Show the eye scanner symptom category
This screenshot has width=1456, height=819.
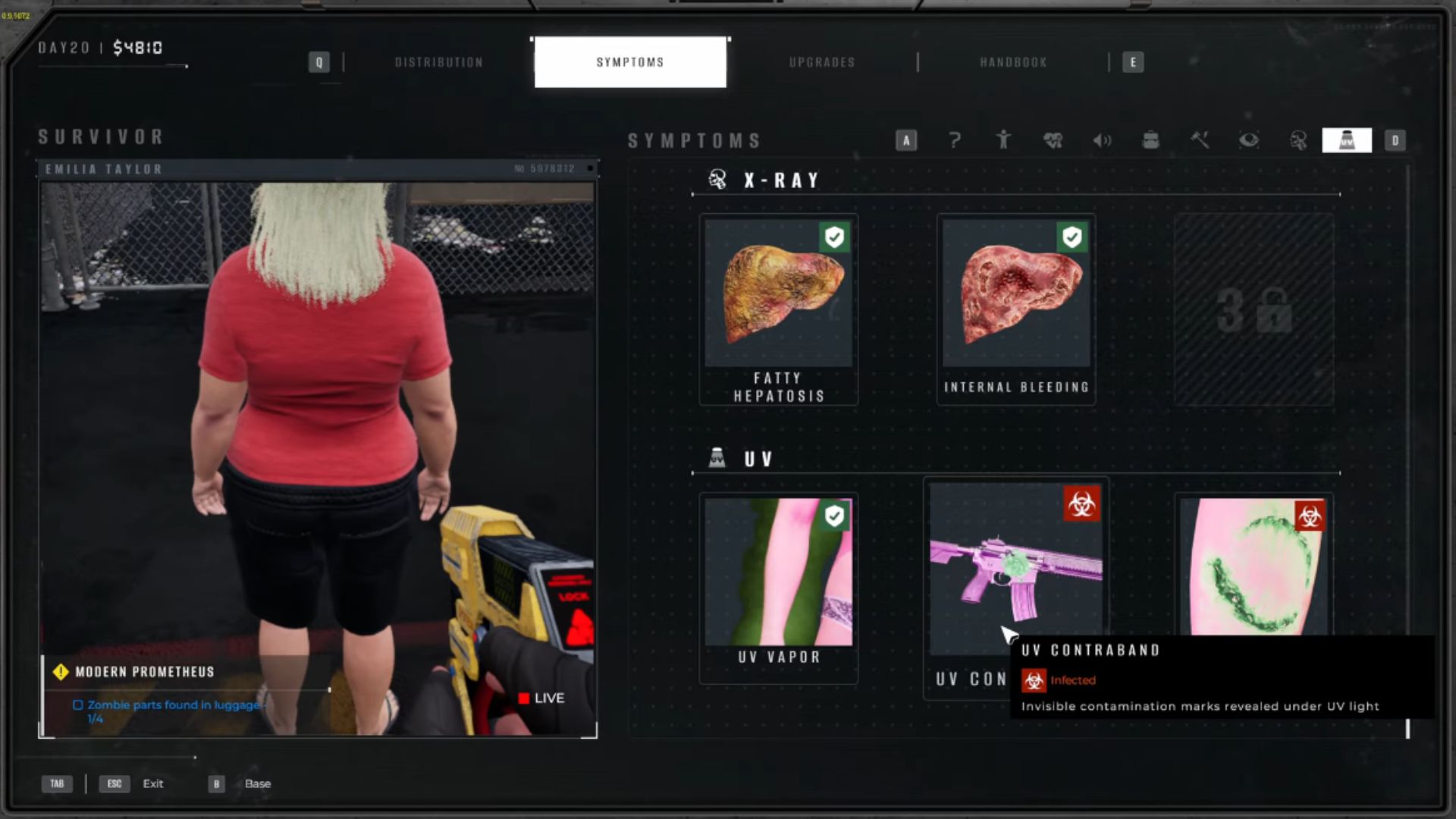point(1249,140)
